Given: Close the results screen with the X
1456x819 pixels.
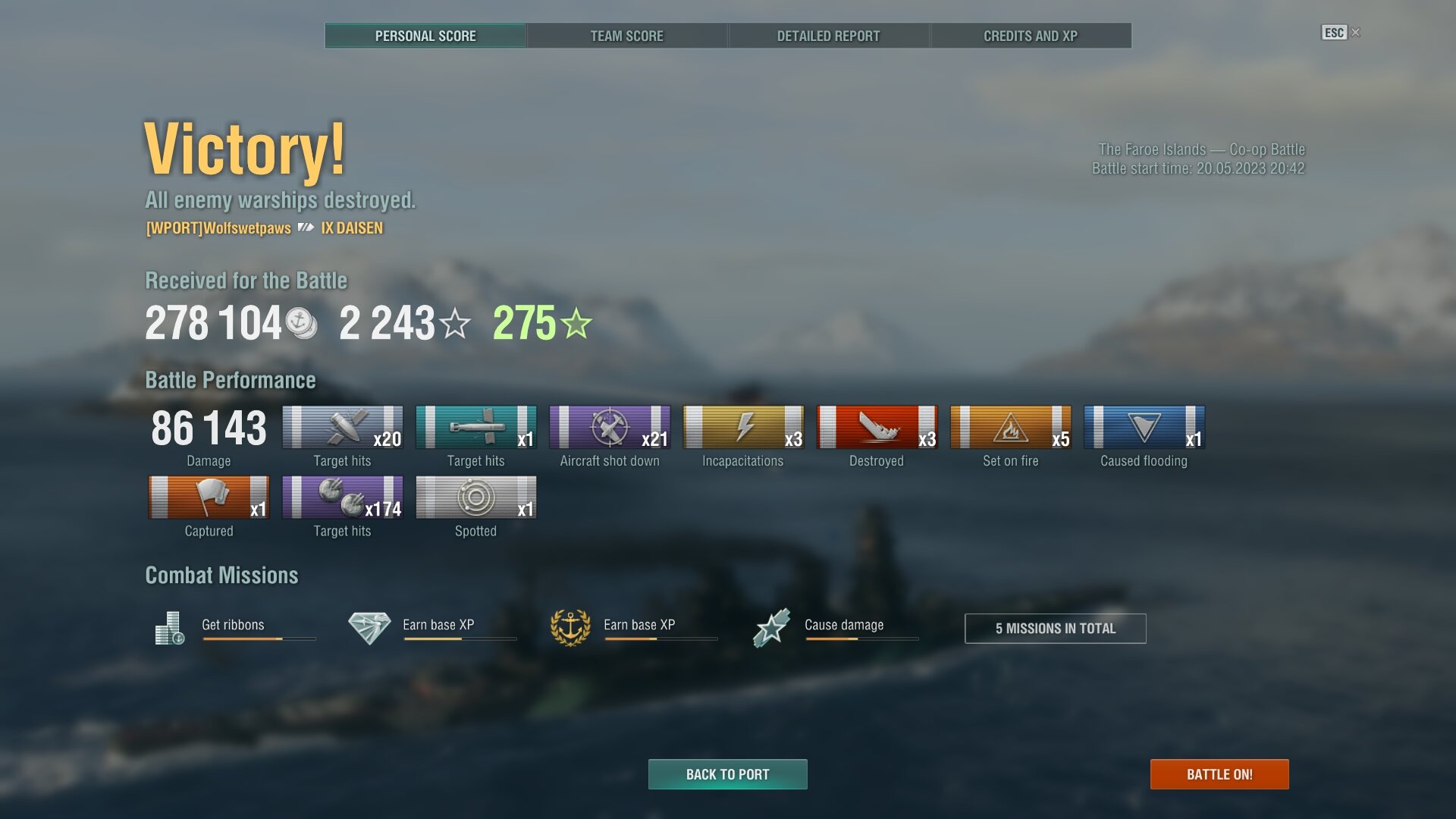Looking at the screenshot, I should point(1356,33).
